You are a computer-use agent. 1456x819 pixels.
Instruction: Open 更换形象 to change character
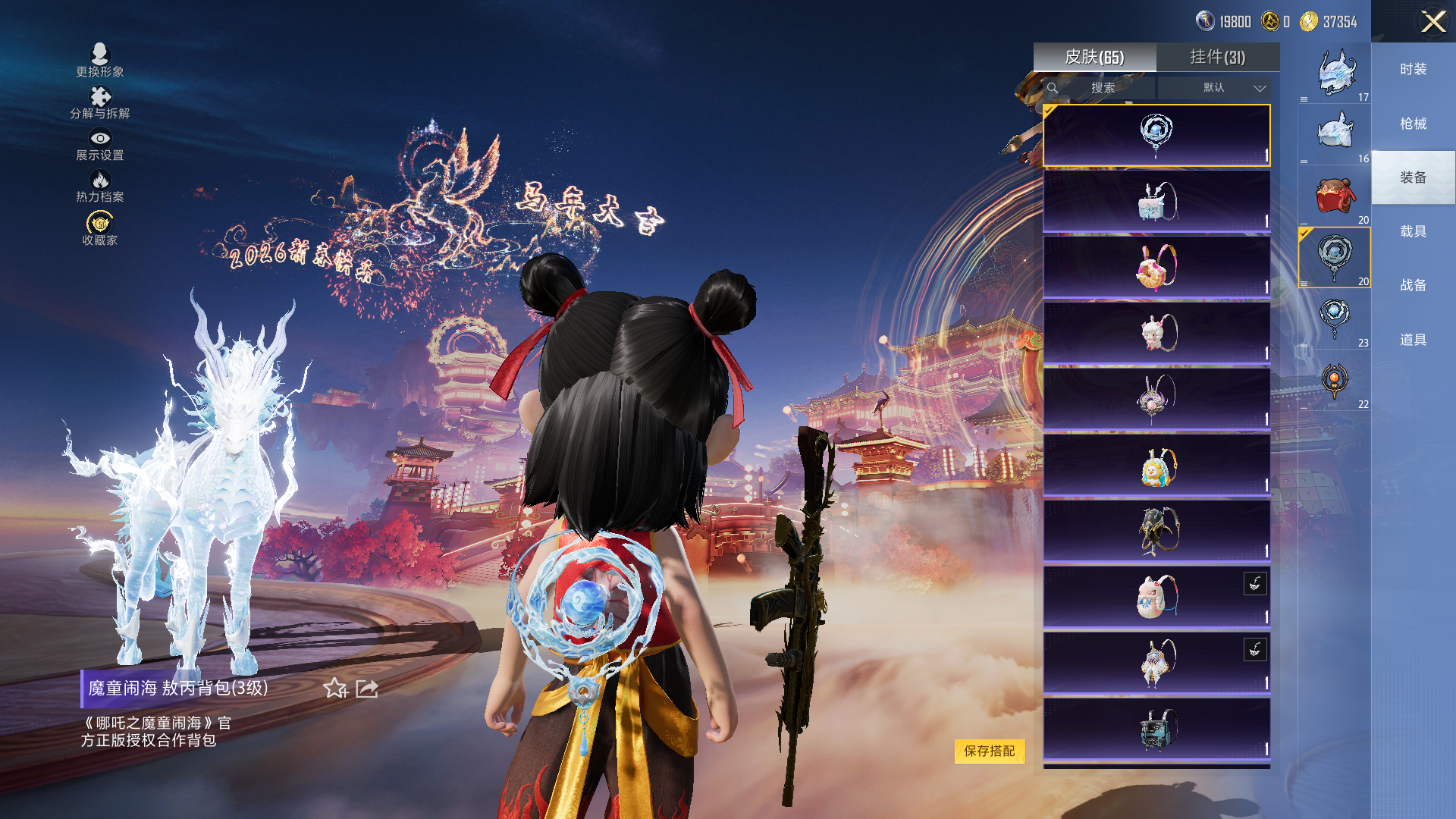(x=99, y=60)
